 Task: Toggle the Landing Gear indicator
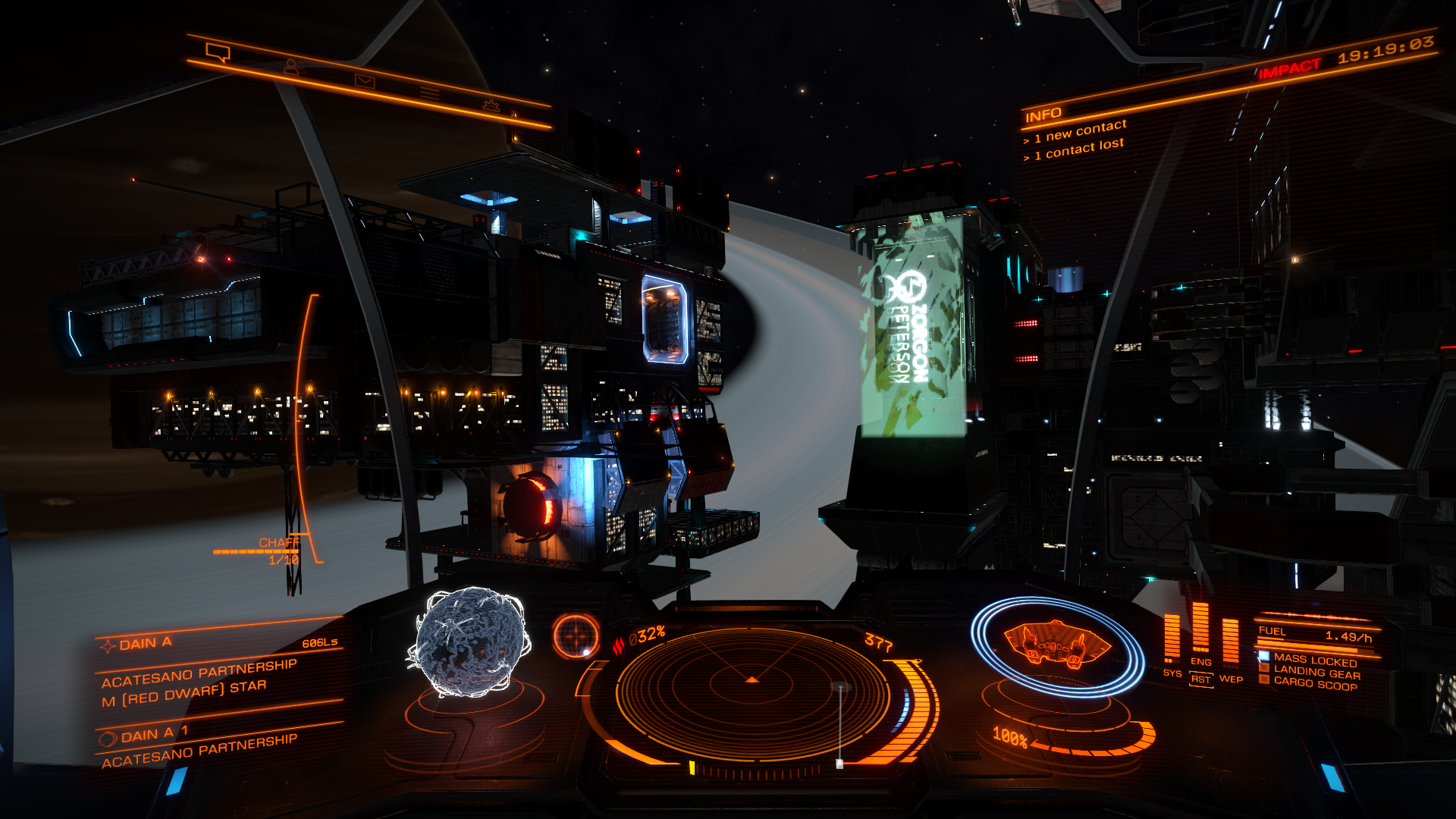(1316, 673)
